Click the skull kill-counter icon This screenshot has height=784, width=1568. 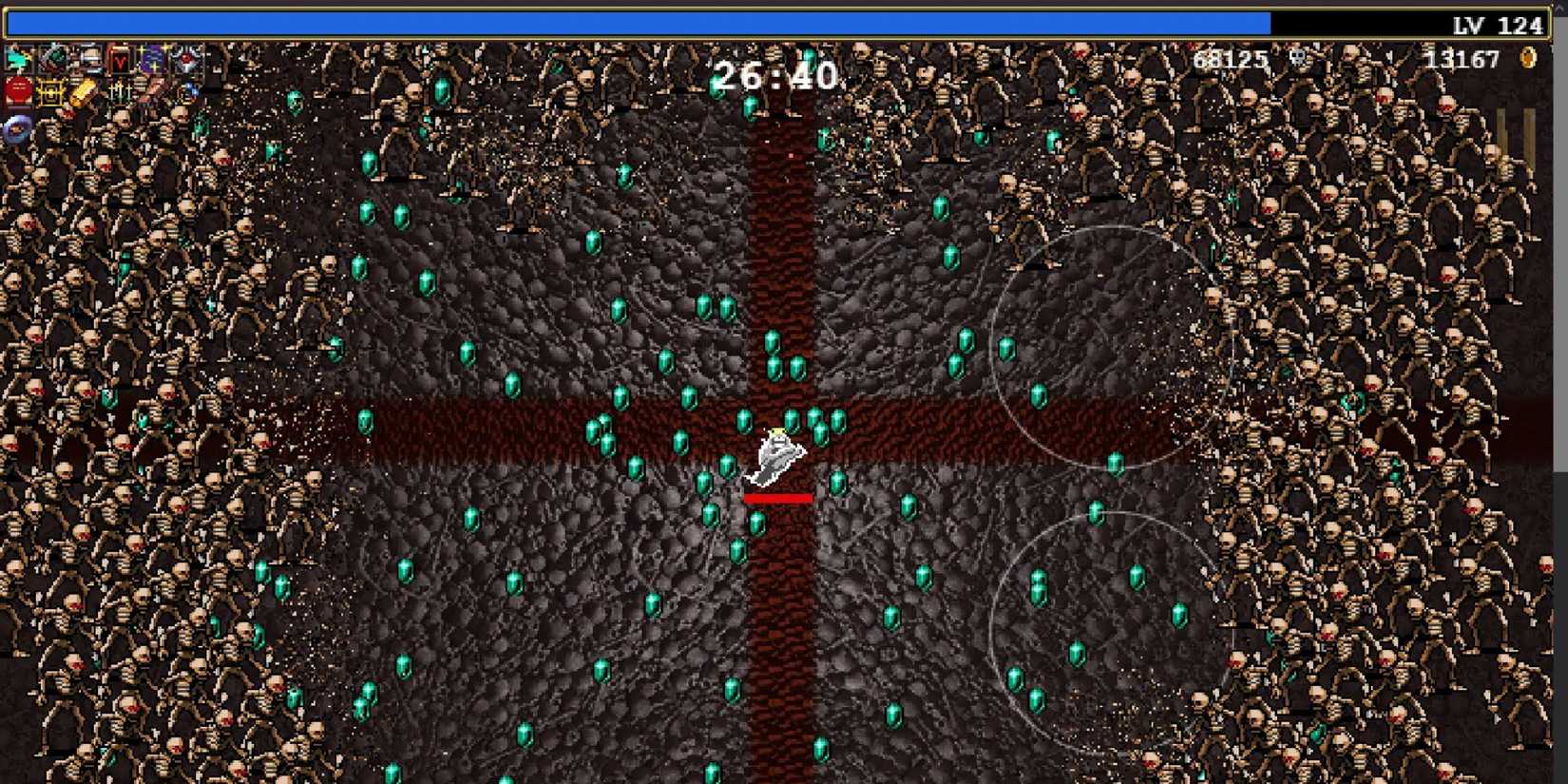pos(1297,58)
